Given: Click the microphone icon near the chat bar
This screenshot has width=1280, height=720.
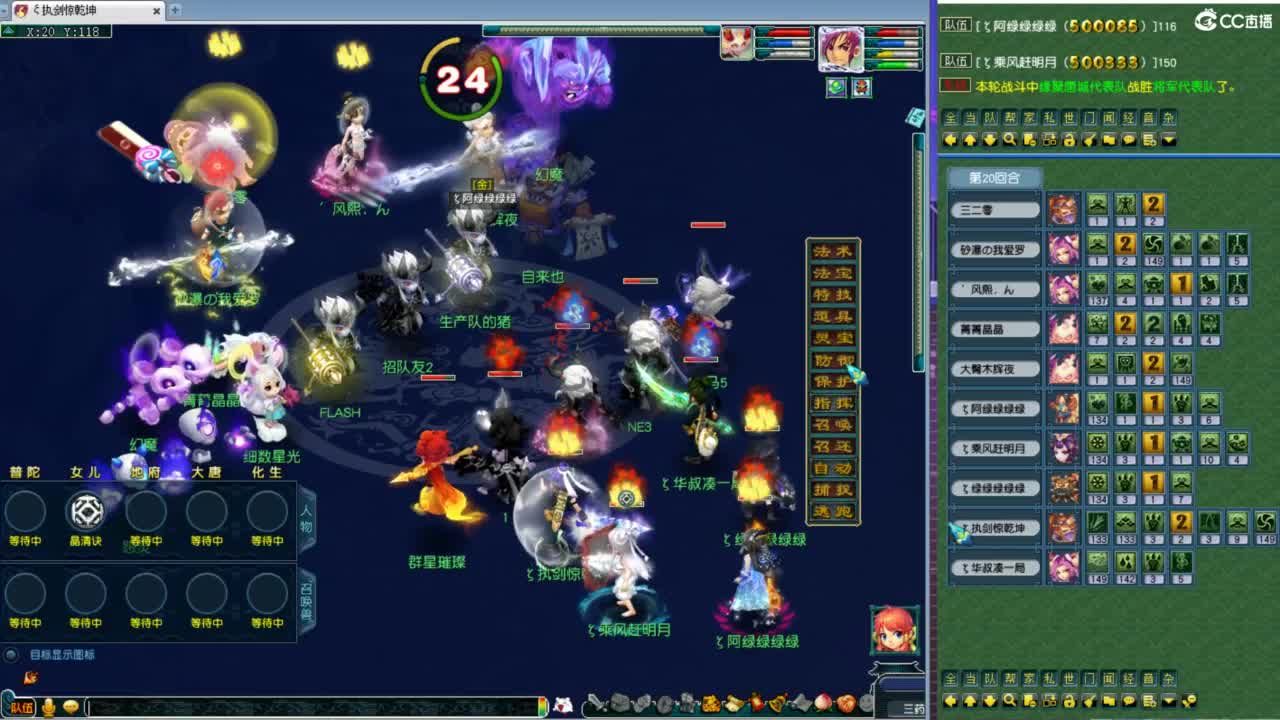Looking at the screenshot, I should point(47,708).
